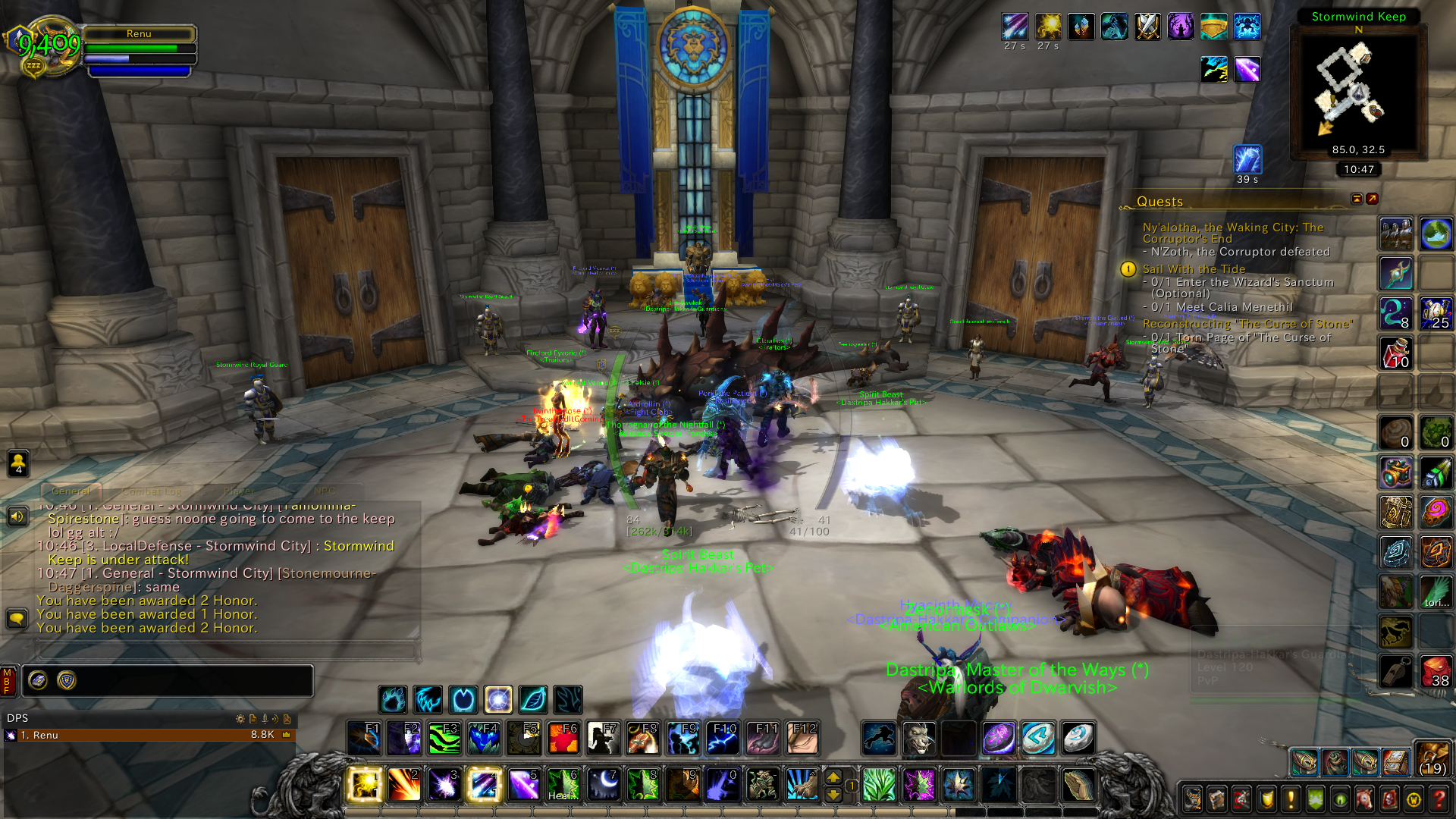Click the action bar page-up arrow
The image size is (1456, 819).
[833, 777]
